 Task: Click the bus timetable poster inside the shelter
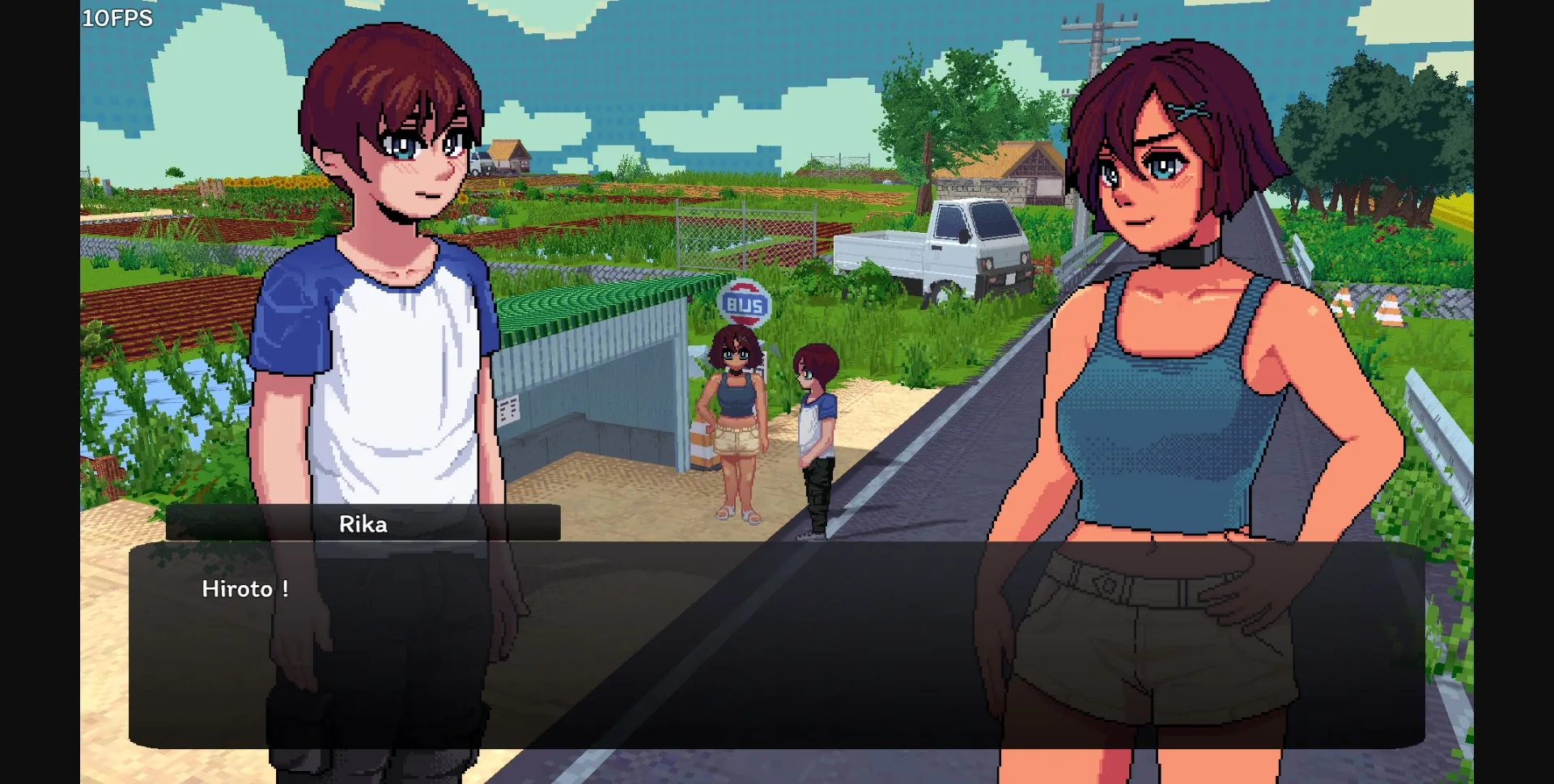tap(507, 409)
